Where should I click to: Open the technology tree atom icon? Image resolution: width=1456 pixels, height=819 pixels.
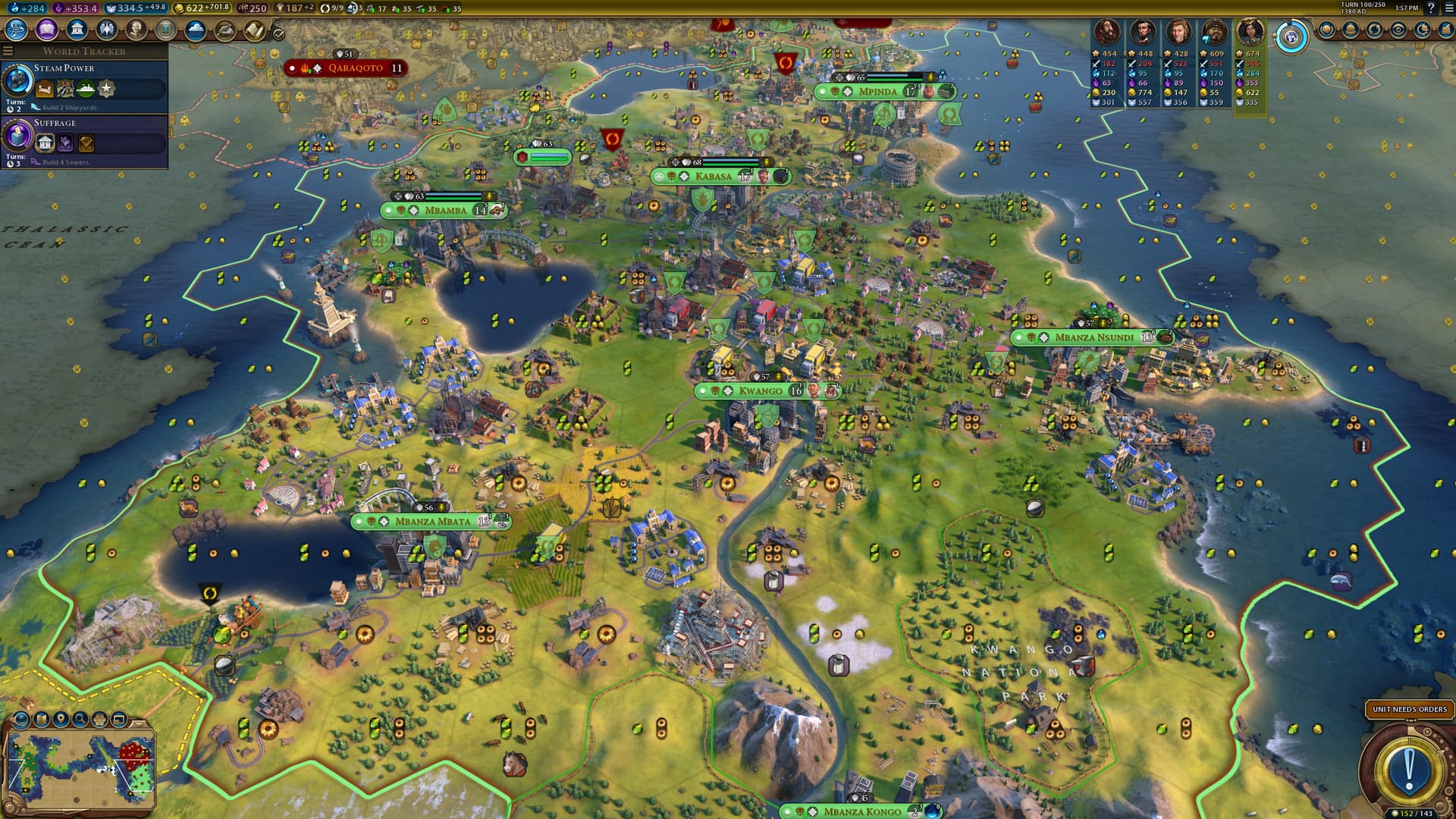click(x=16, y=30)
